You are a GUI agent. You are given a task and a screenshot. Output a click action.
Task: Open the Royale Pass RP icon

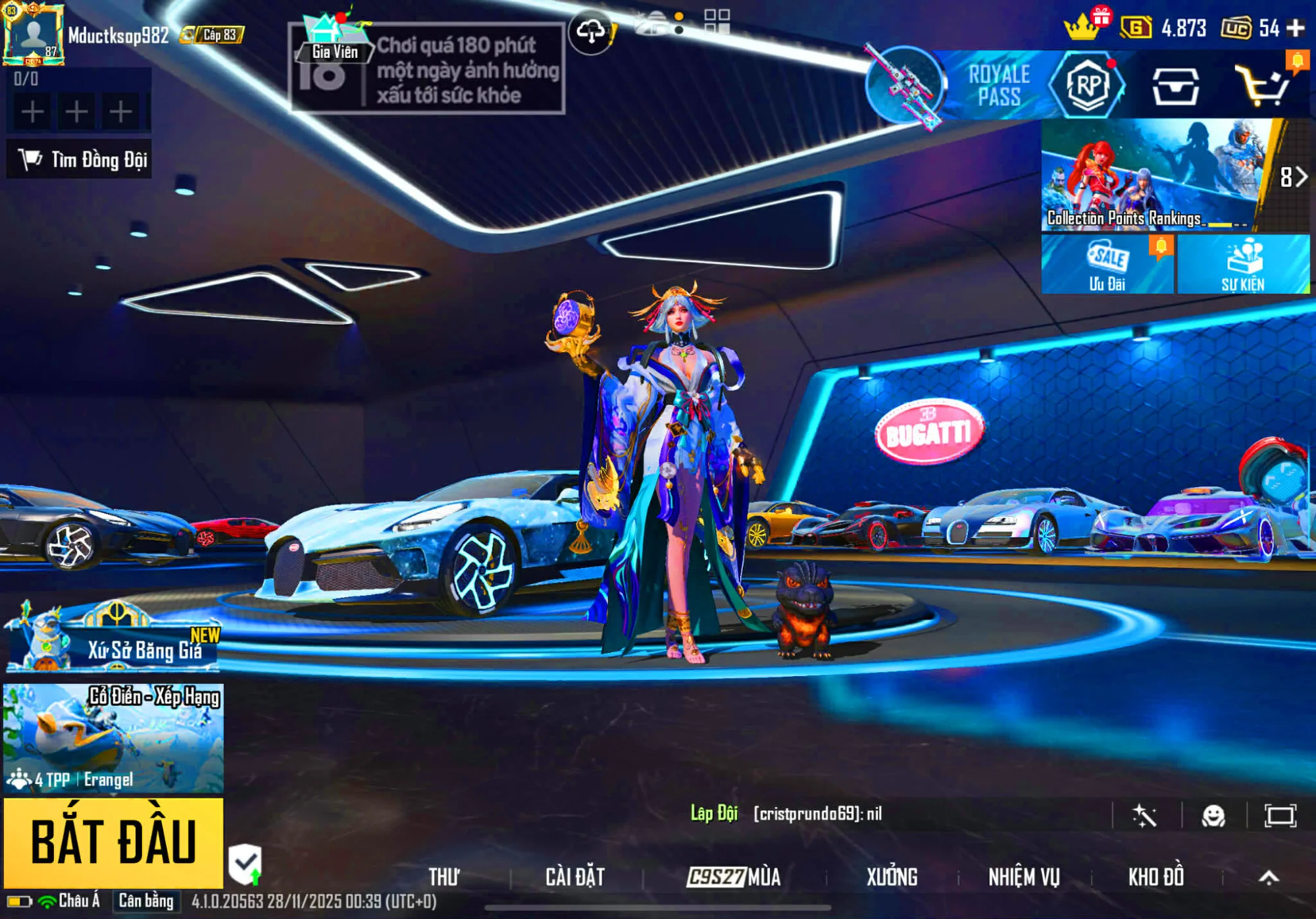point(1087,85)
